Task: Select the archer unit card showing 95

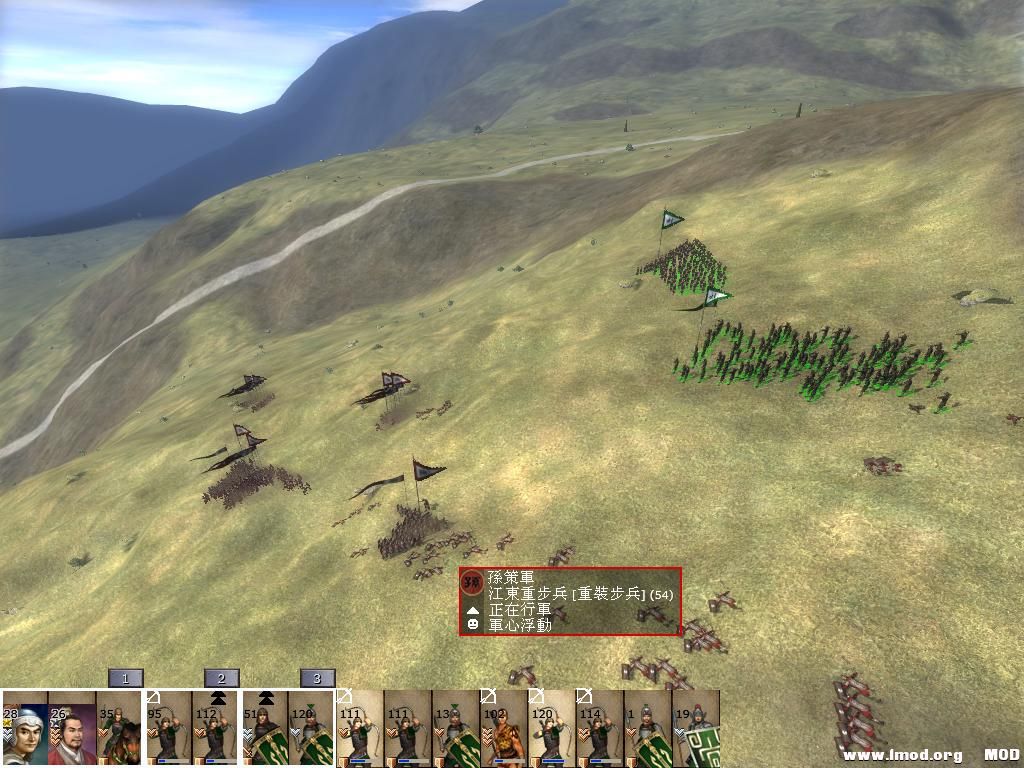Action: coord(168,728)
